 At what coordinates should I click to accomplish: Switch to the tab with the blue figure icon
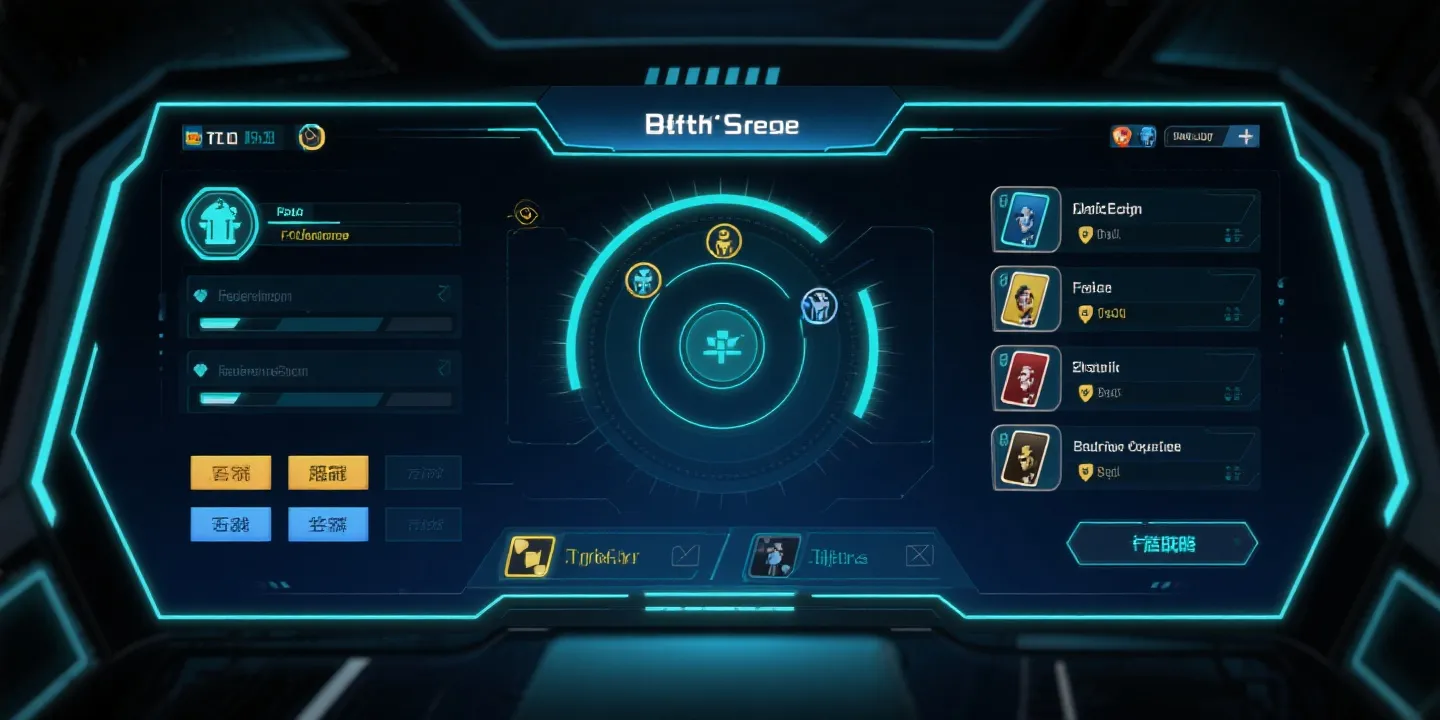(x=775, y=557)
